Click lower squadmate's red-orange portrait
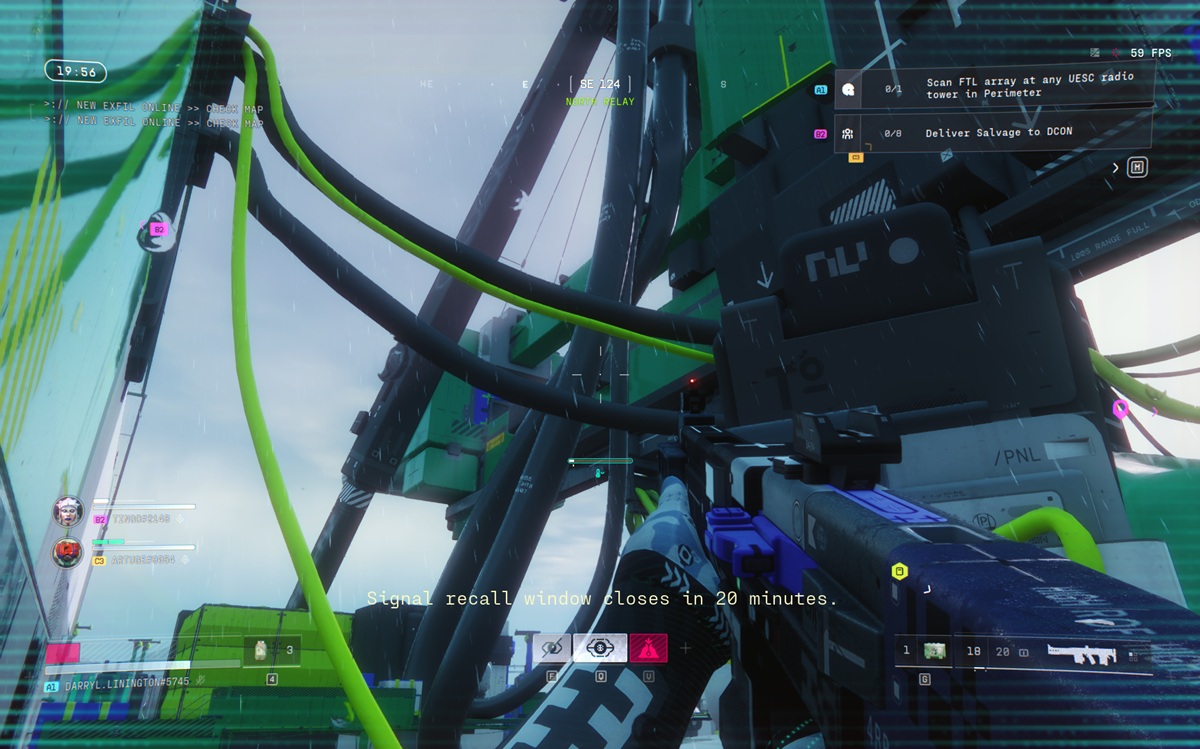 68,551
